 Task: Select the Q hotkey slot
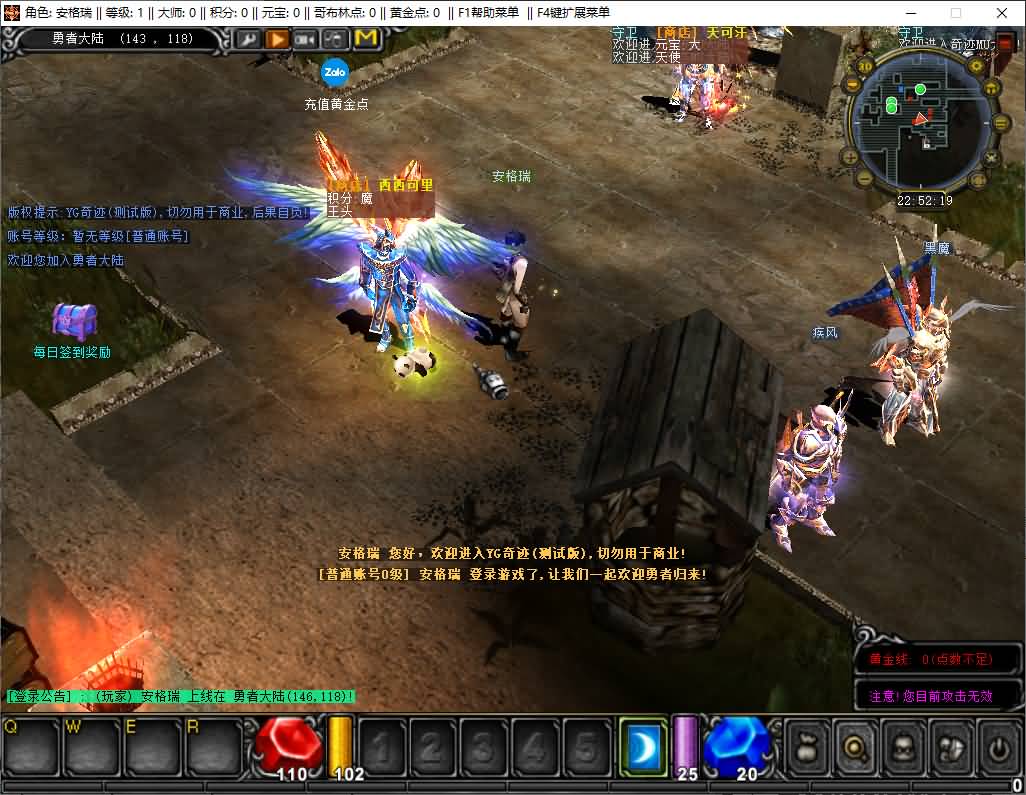[29, 745]
